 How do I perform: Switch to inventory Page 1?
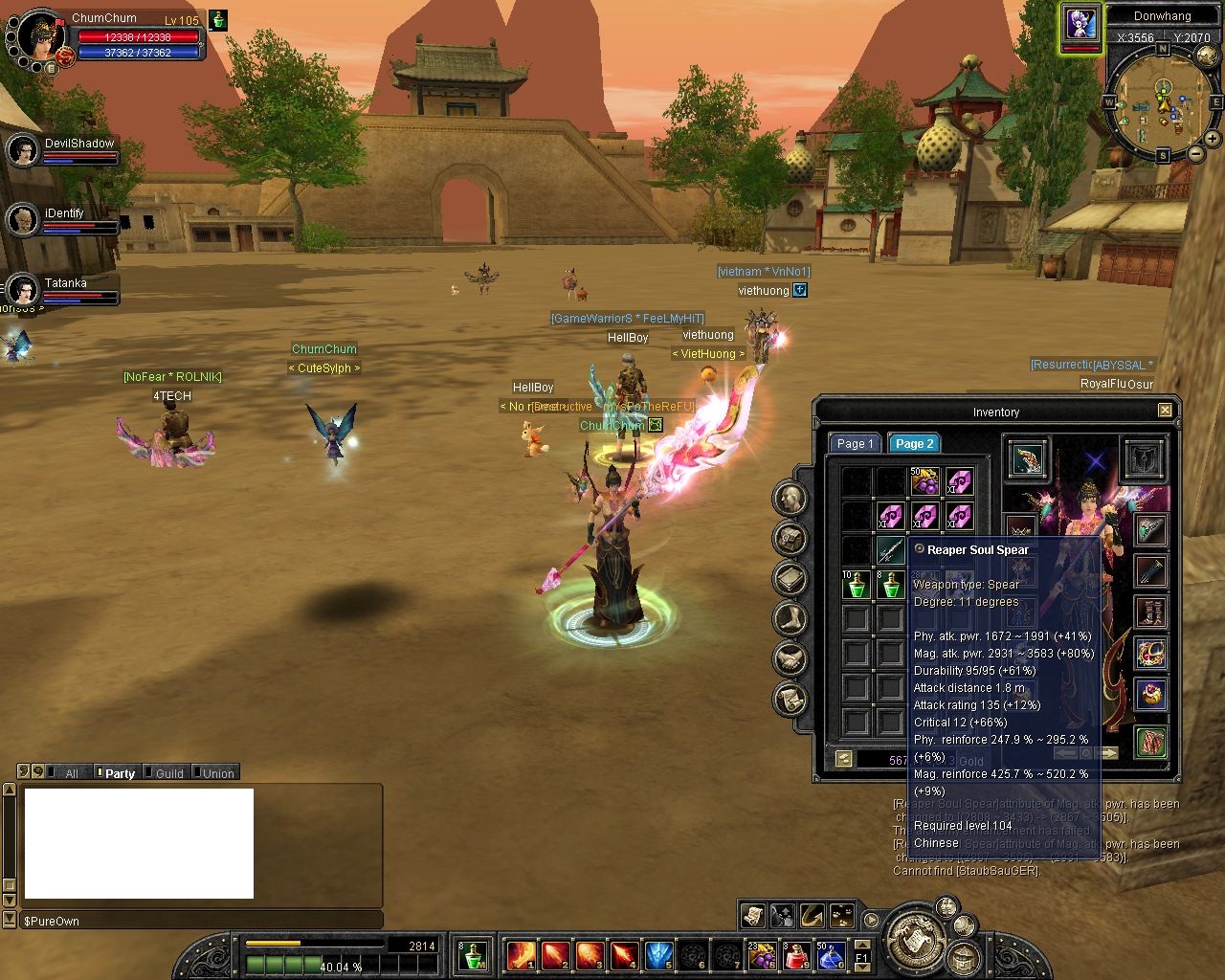854,443
